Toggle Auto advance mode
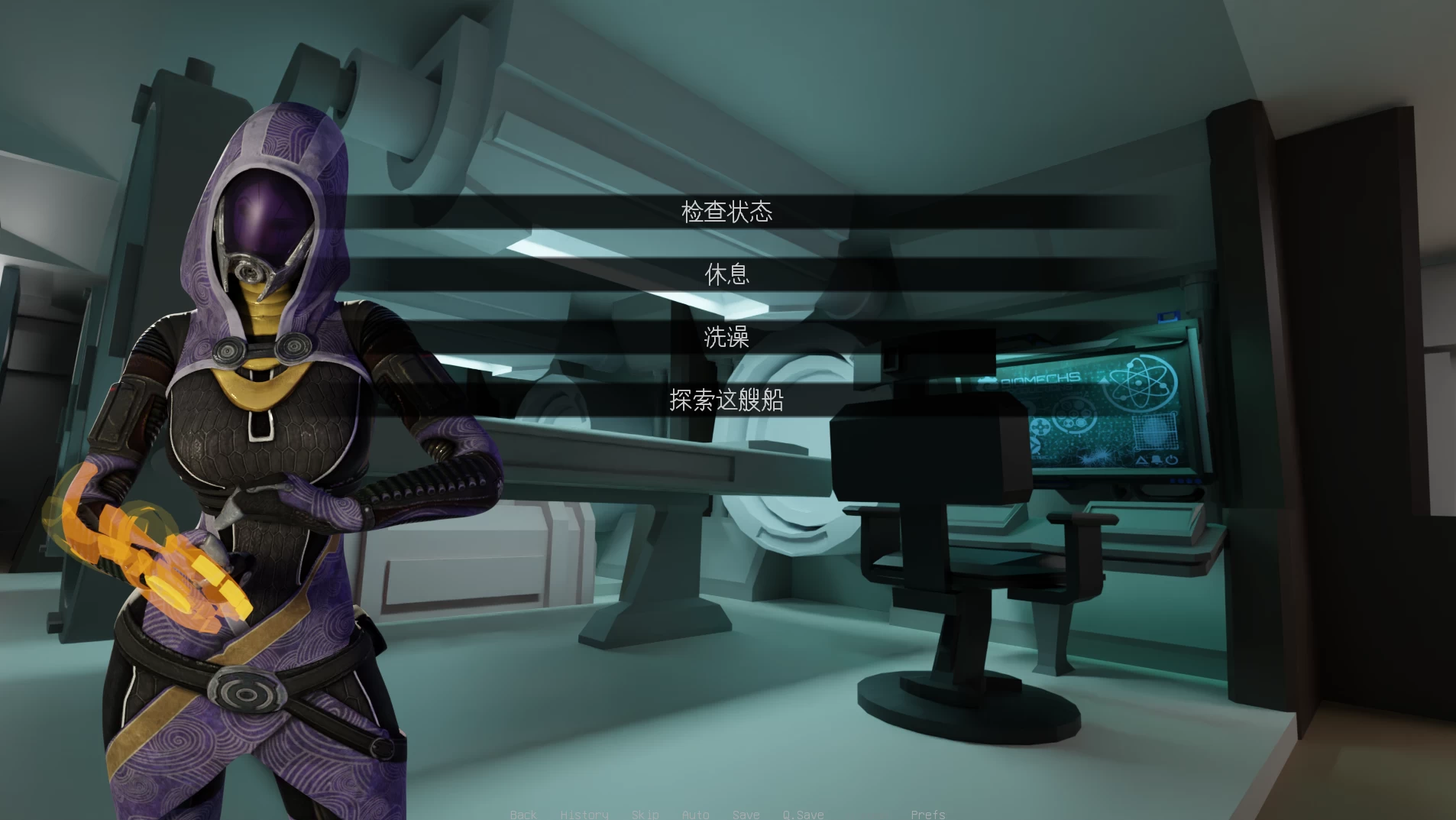The height and width of the screenshot is (820, 1456). point(695,814)
